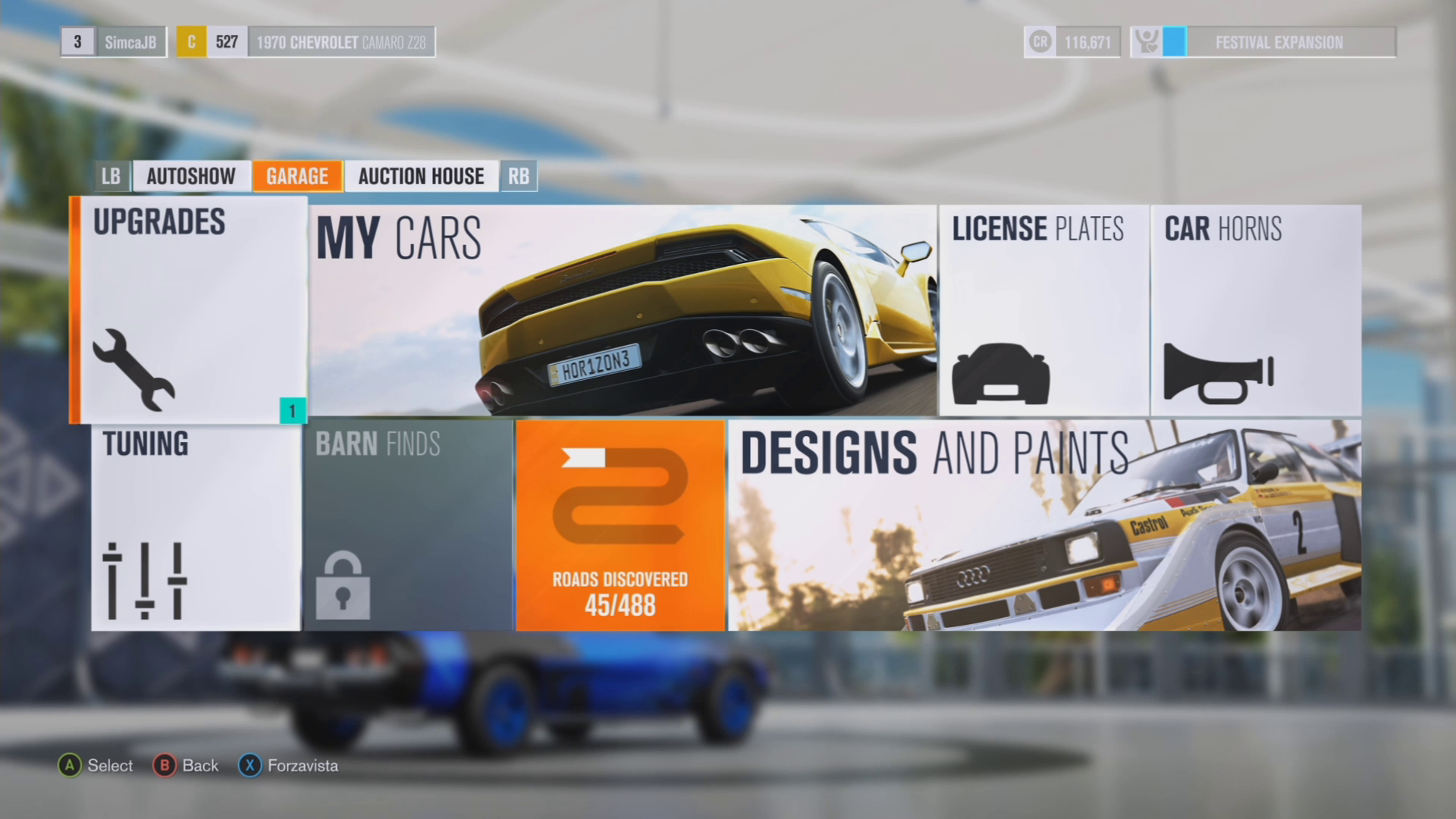Open License Plates menu
This screenshot has height=819, width=1456.
point(1043,310)
